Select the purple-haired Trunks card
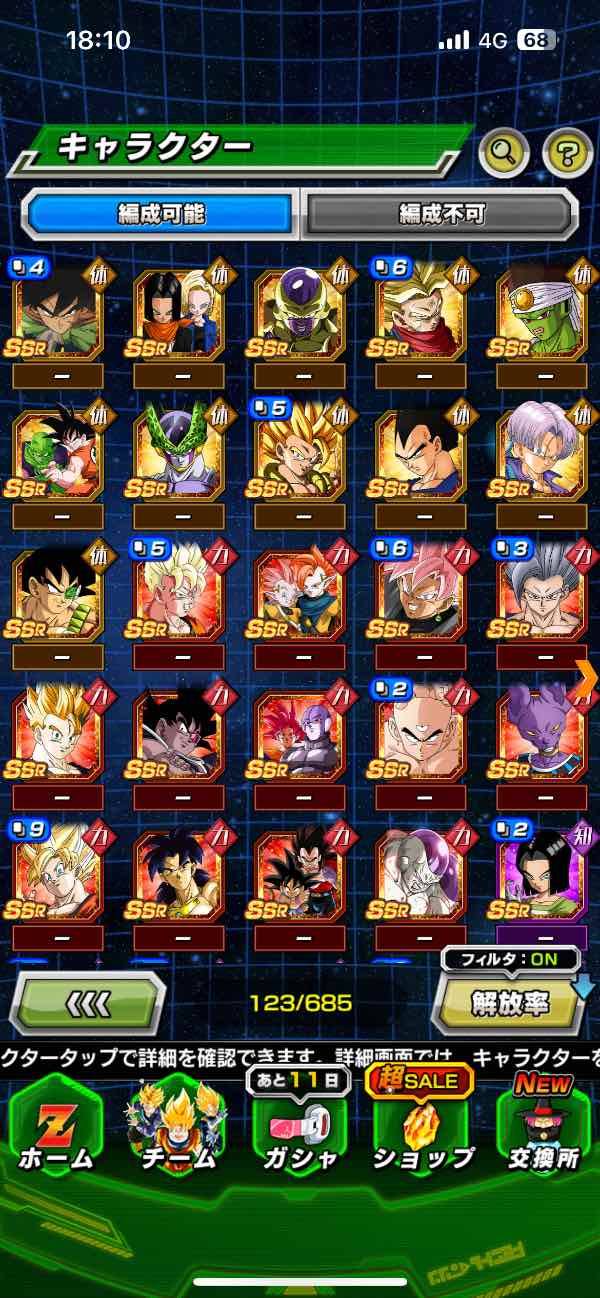The image size is (600, 1298). pos(541,450)
